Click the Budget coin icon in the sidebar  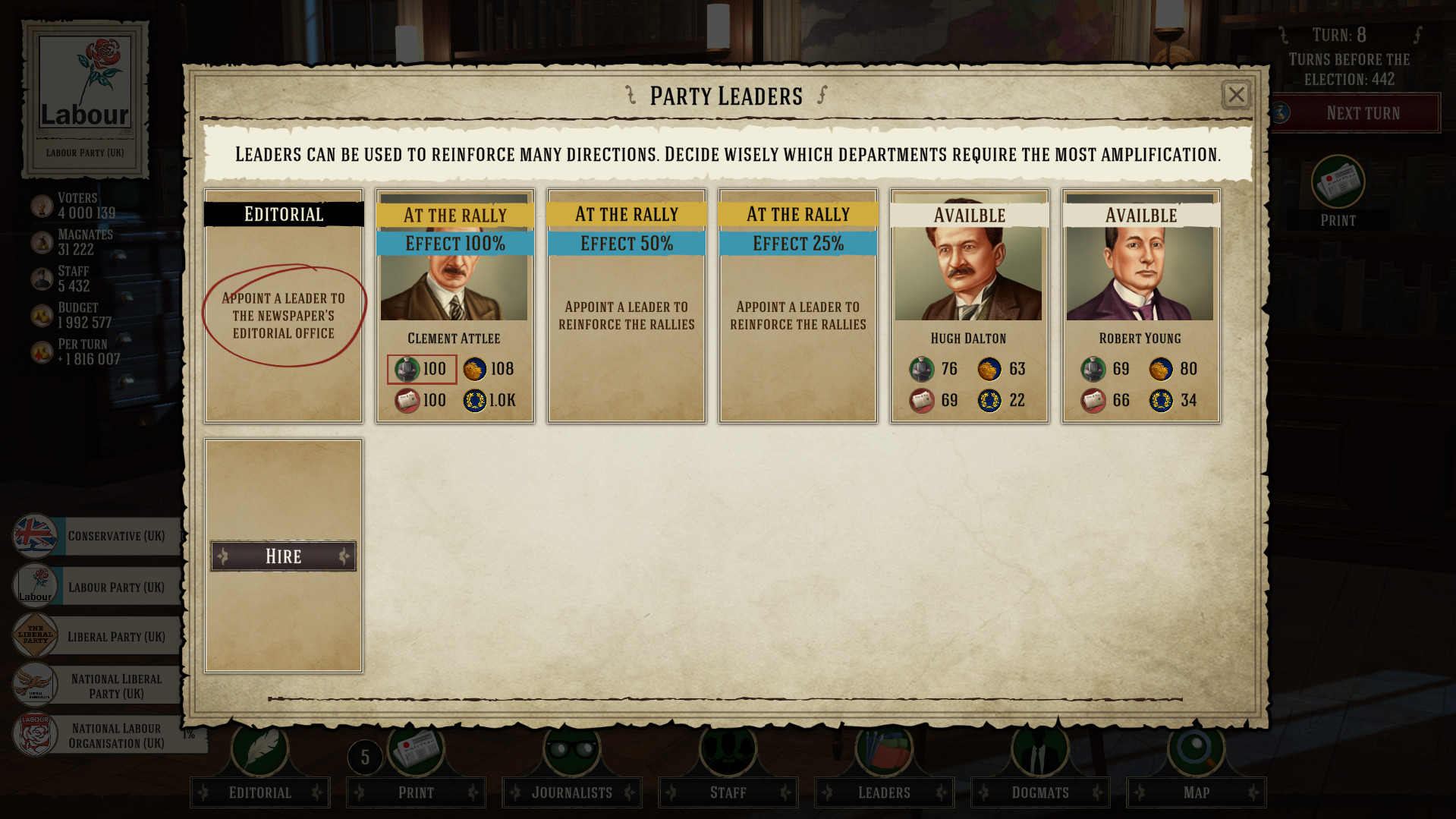[x=42, y=314]
